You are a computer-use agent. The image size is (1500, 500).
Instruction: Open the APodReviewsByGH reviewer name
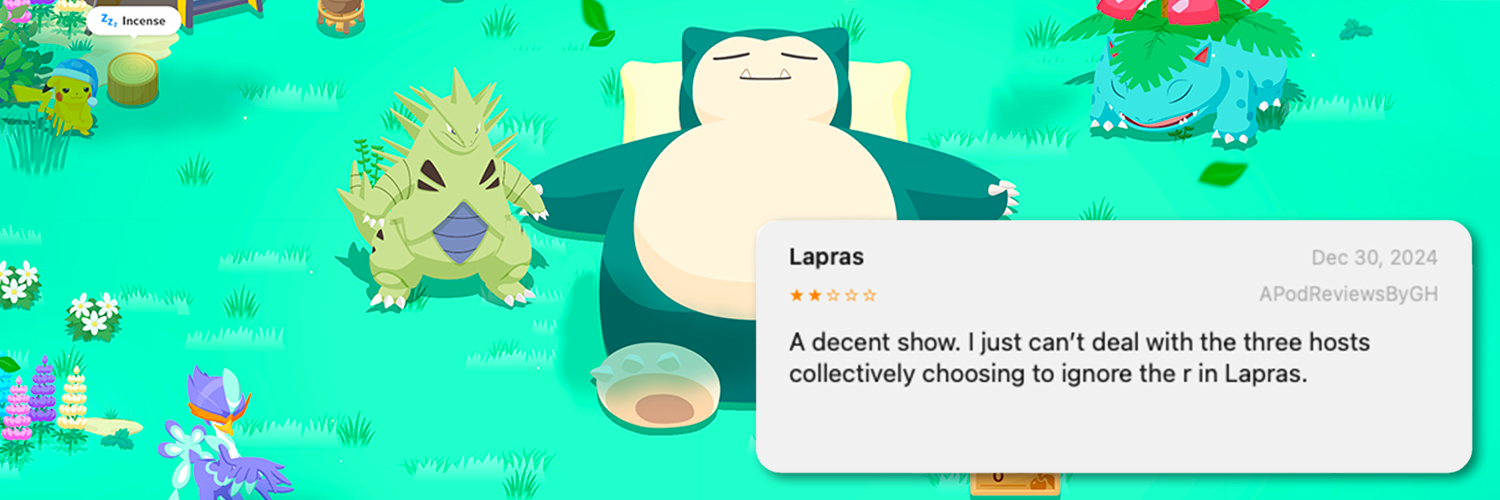coord(1347,295)
